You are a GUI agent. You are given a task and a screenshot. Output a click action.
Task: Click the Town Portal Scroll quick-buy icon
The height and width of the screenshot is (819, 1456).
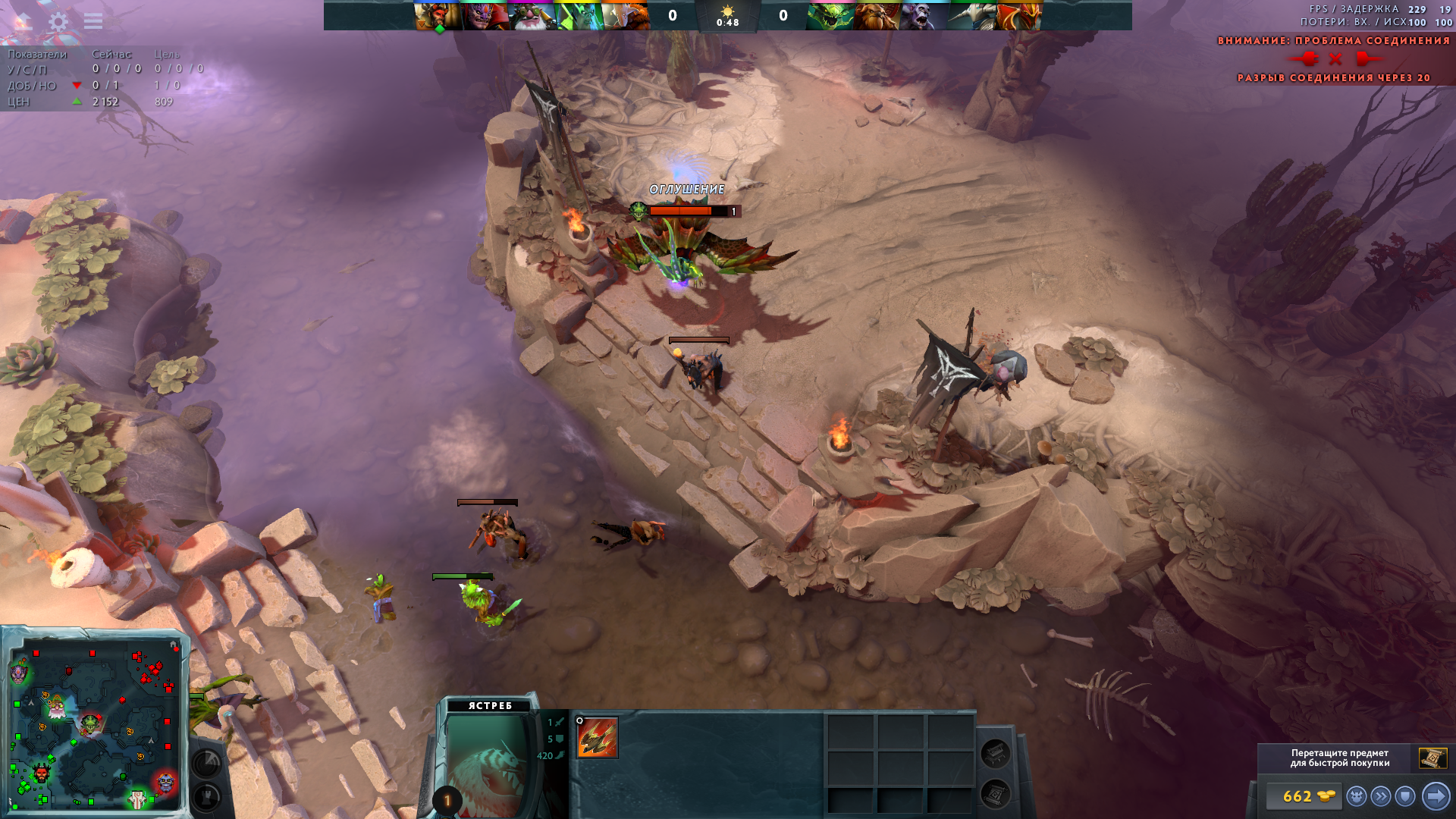pos(1432,758)
